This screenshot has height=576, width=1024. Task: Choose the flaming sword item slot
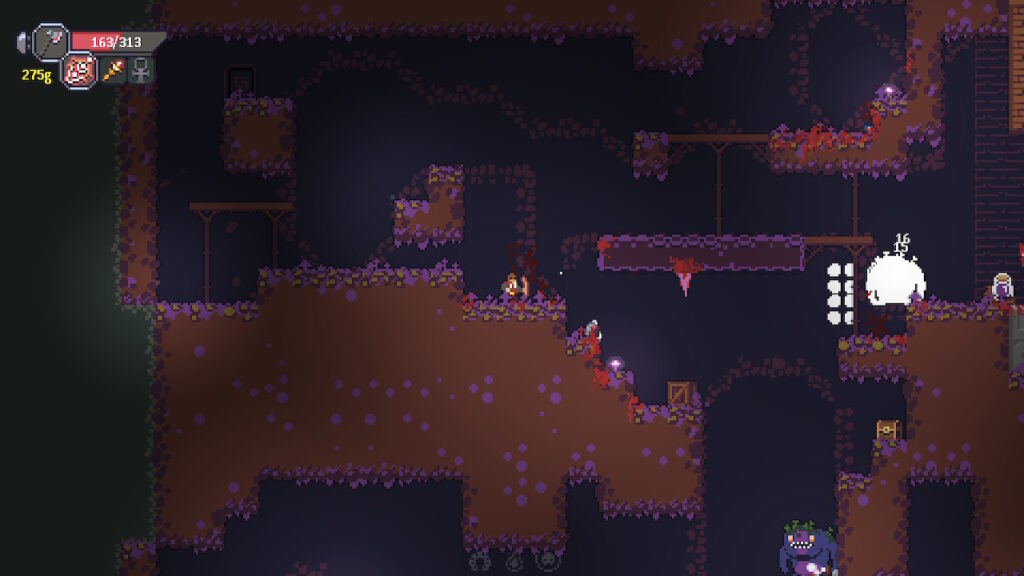(113, 70)
